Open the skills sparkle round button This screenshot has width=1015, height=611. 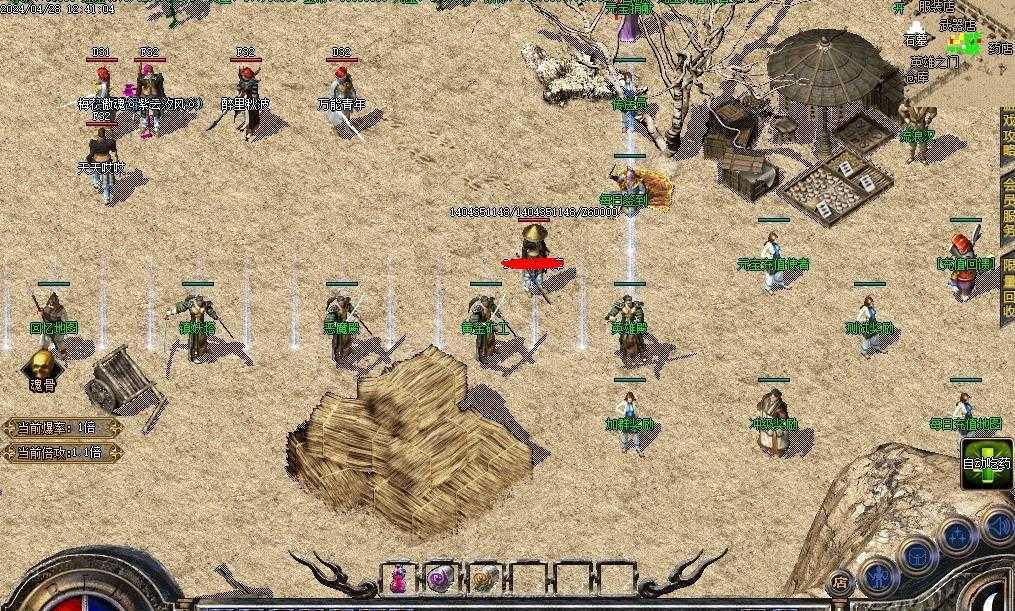pos(957,535)
